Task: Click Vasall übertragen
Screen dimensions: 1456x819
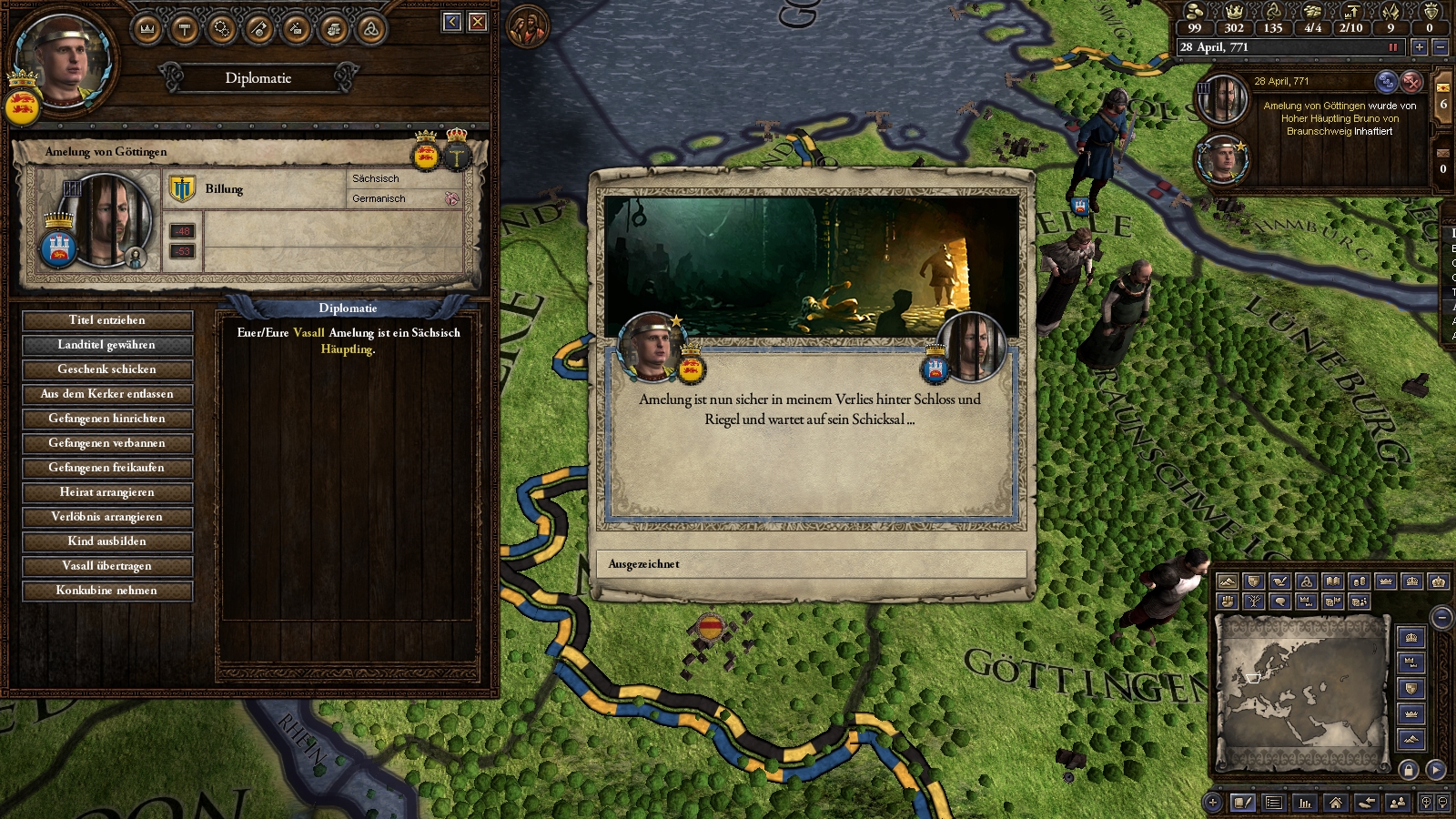Action: pyautogui.click(x=107, y=566)
